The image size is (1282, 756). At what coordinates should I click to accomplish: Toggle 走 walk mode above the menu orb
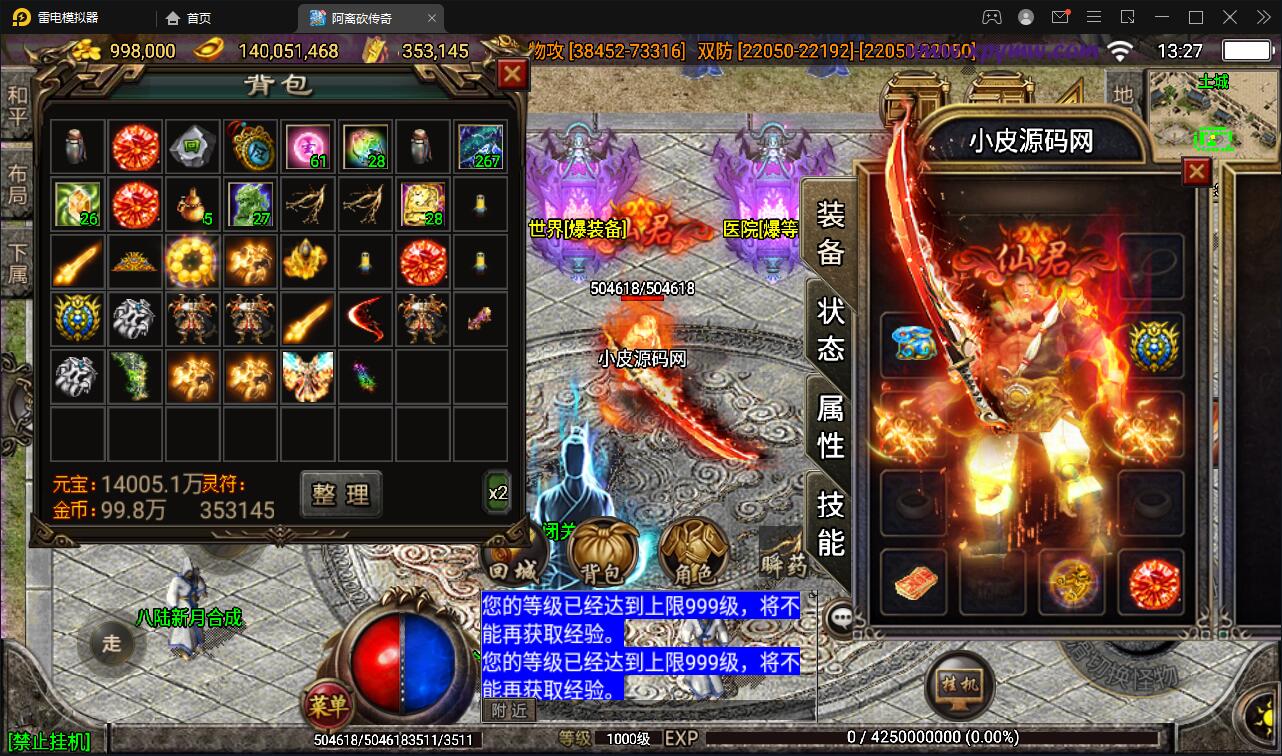[110, 645]
